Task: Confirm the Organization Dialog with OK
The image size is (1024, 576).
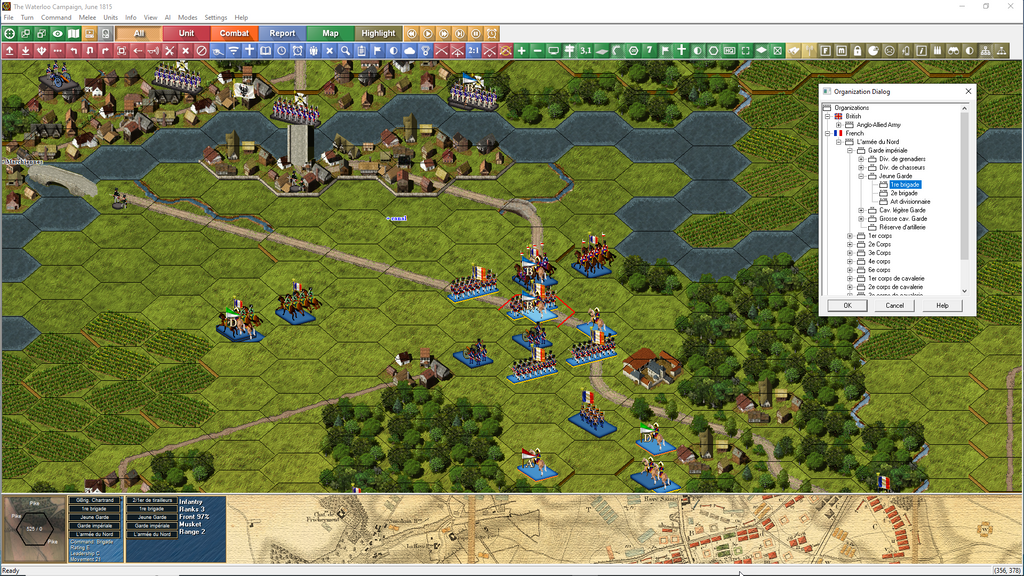Action: 847,305
